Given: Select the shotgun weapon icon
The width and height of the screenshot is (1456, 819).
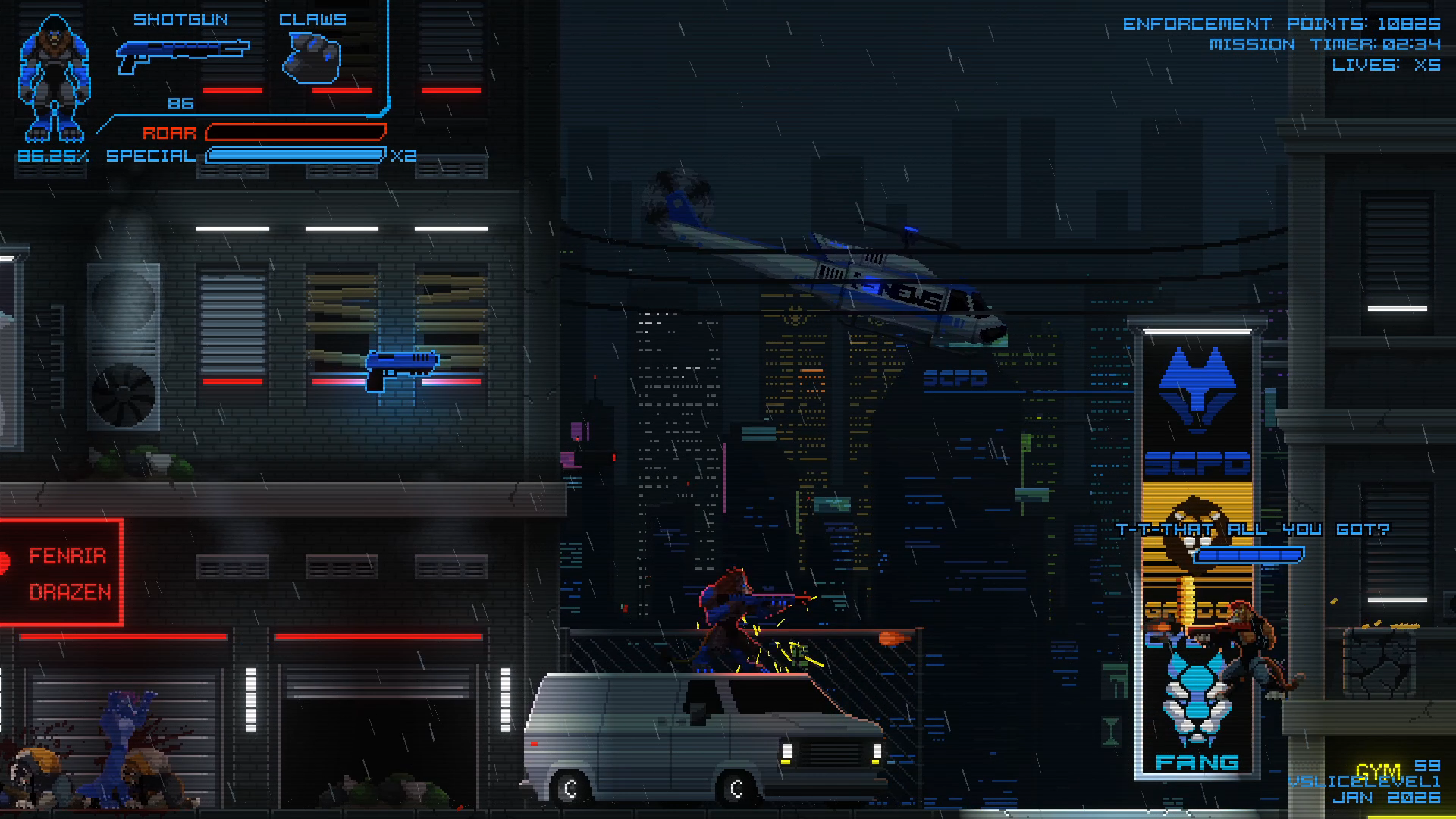Looking at the screenshot, I should pos(182,56).
